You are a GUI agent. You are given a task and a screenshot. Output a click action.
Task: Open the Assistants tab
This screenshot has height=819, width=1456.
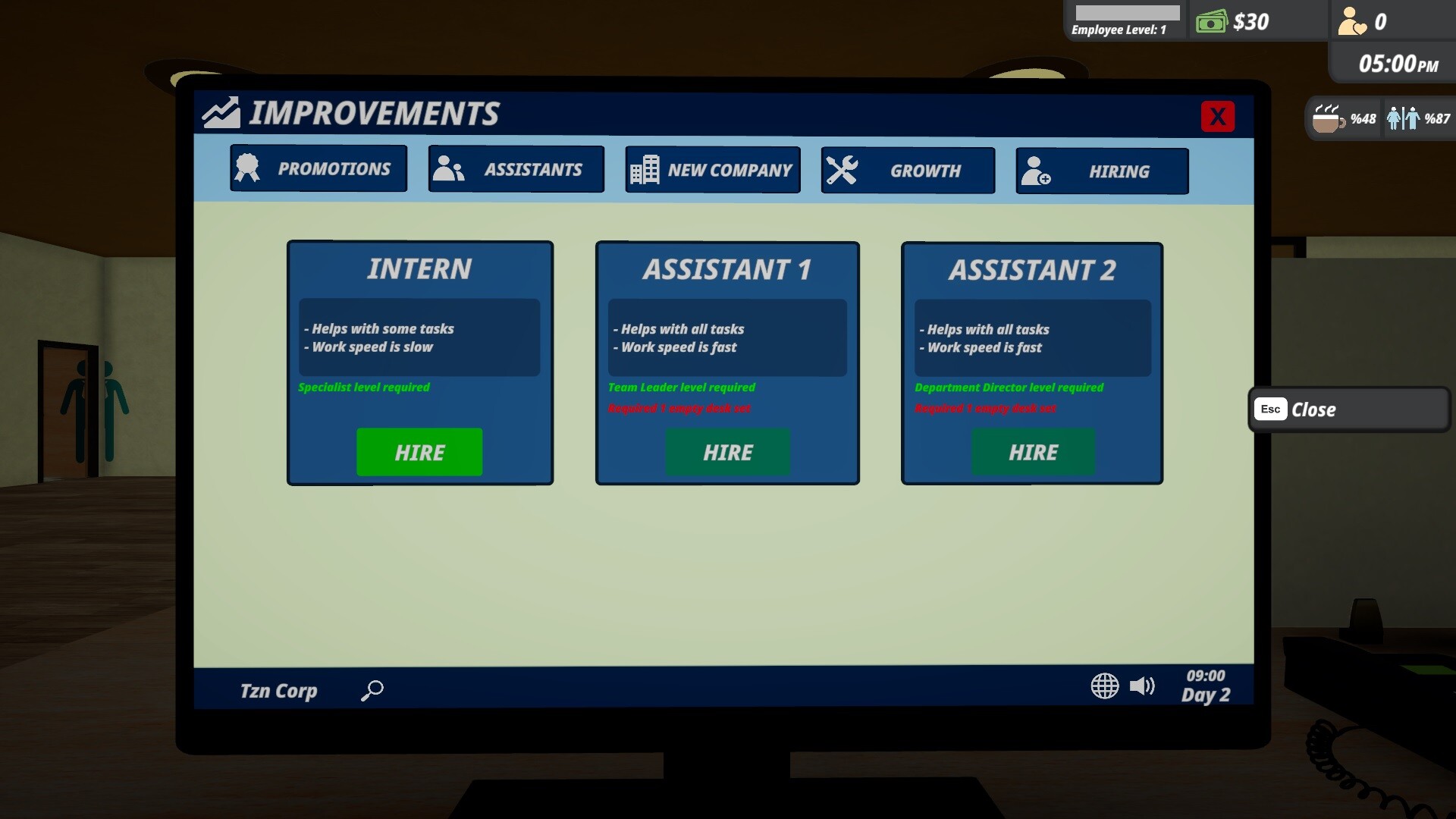[x=516, y=169]
